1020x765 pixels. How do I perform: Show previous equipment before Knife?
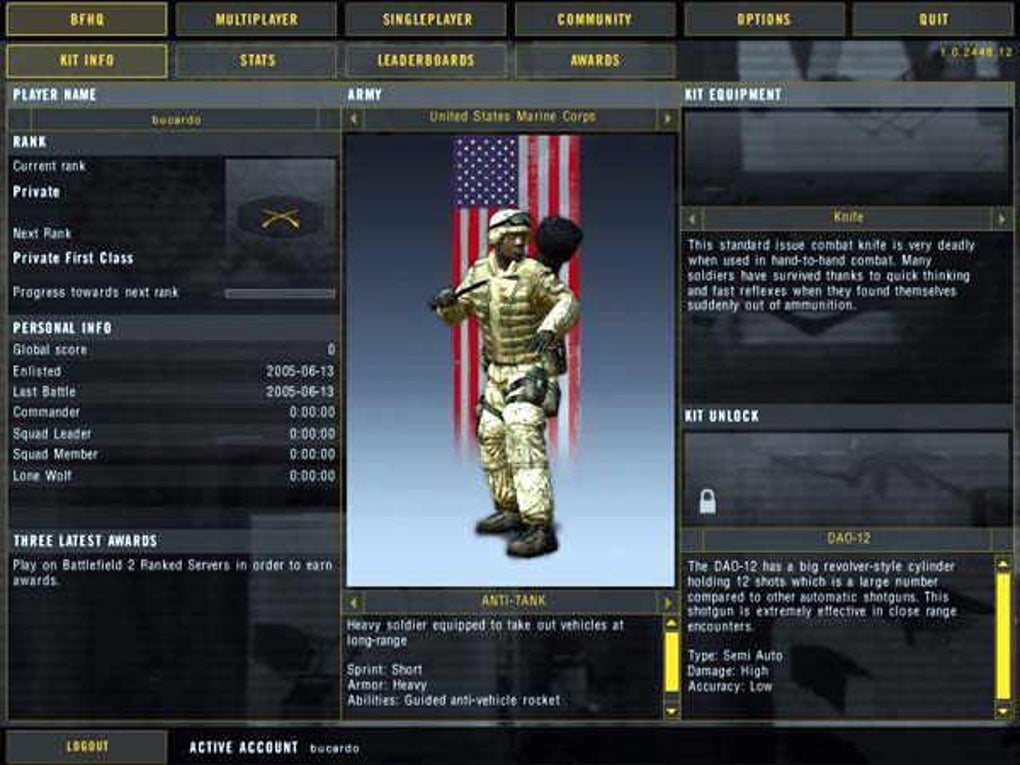pos(693,217)
